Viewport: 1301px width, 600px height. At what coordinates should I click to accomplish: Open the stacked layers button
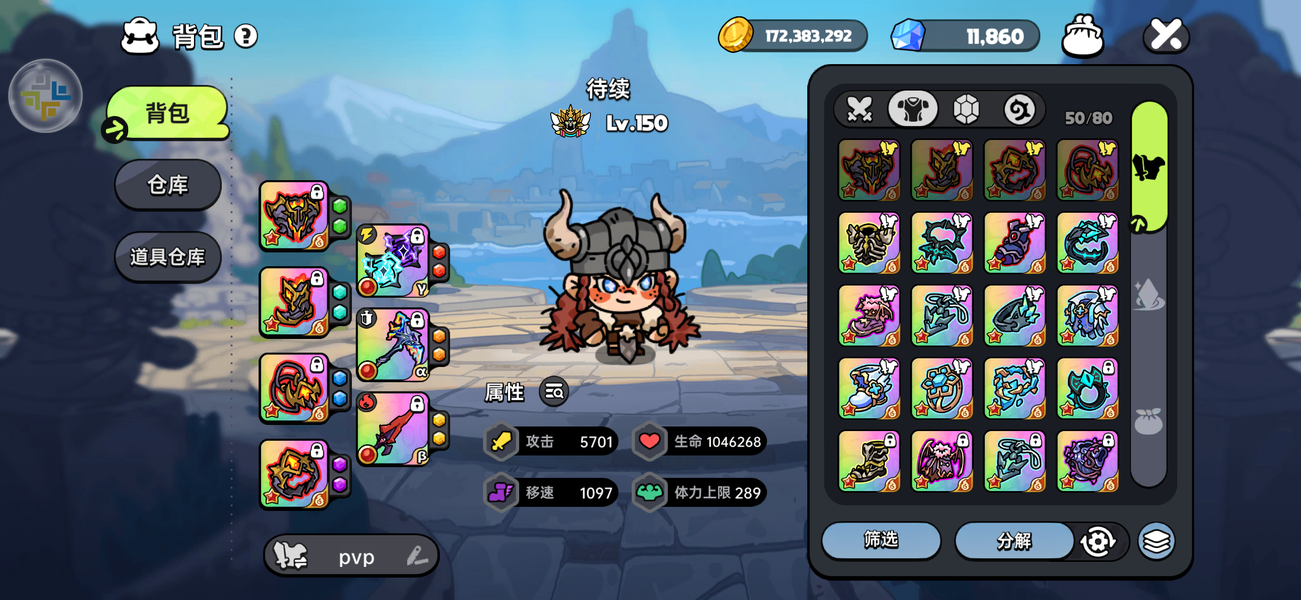pos(1156,541)
